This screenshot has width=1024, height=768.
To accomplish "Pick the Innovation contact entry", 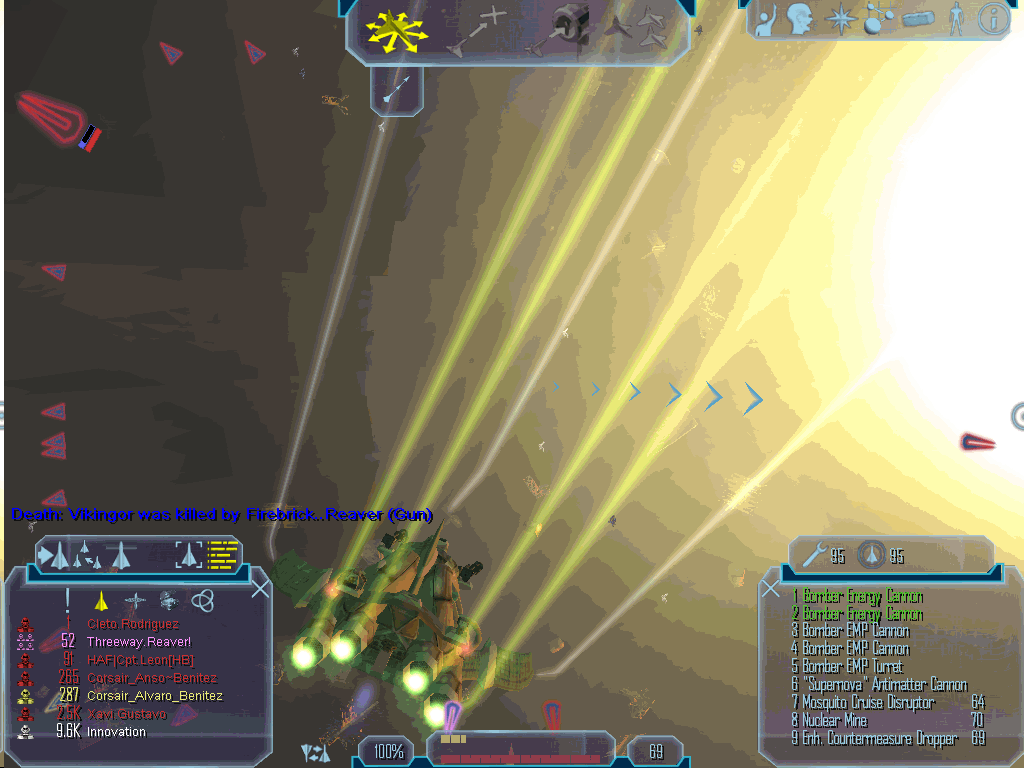I will [x=116, y=732].
